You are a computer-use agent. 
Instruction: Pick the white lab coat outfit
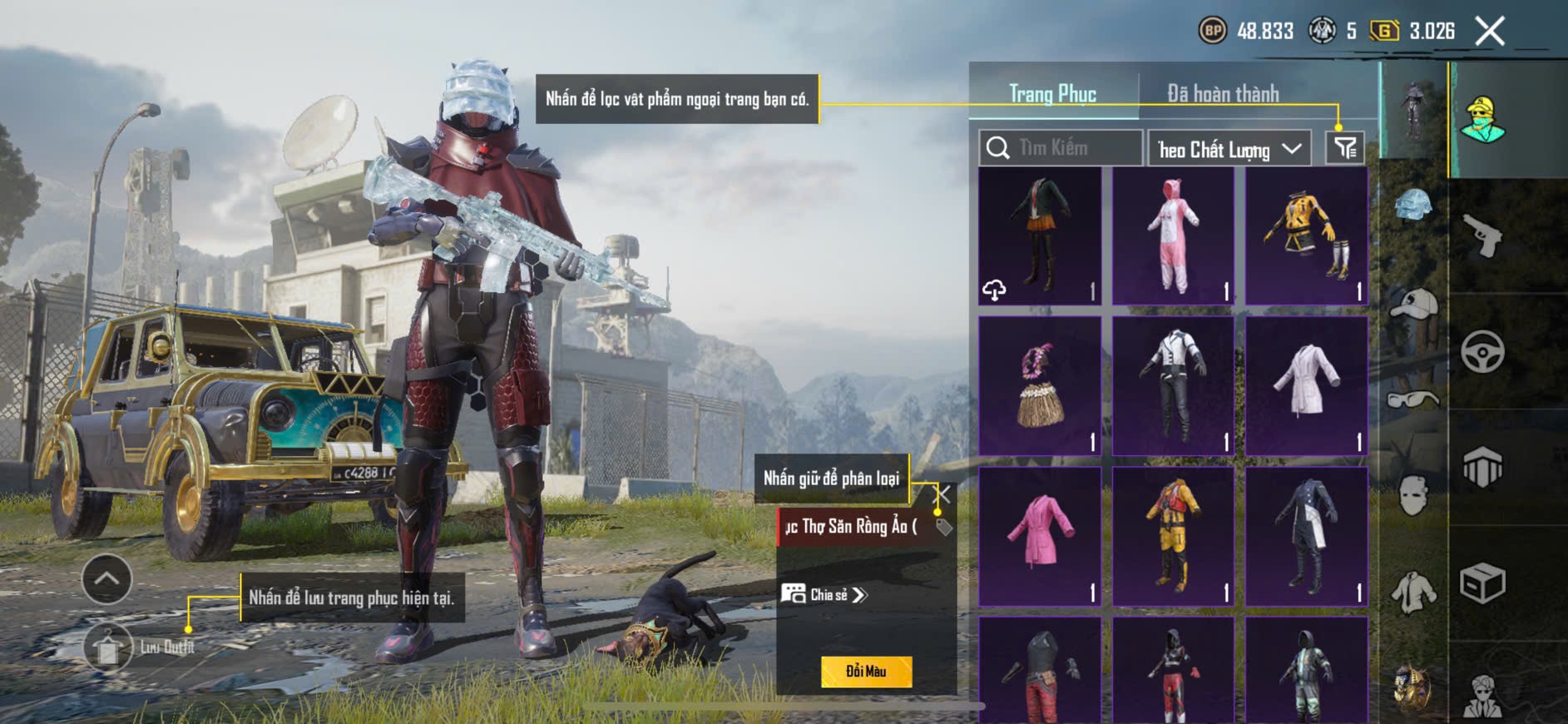(1306, 386)
